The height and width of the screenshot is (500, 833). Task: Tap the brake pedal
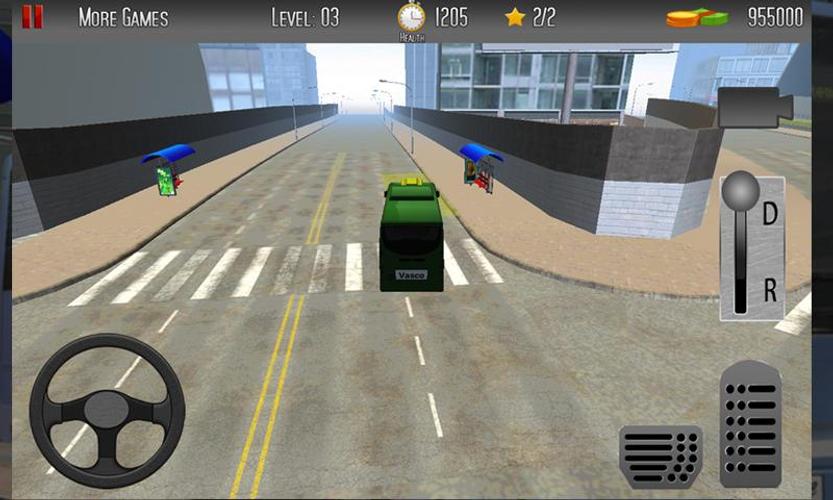660,455
